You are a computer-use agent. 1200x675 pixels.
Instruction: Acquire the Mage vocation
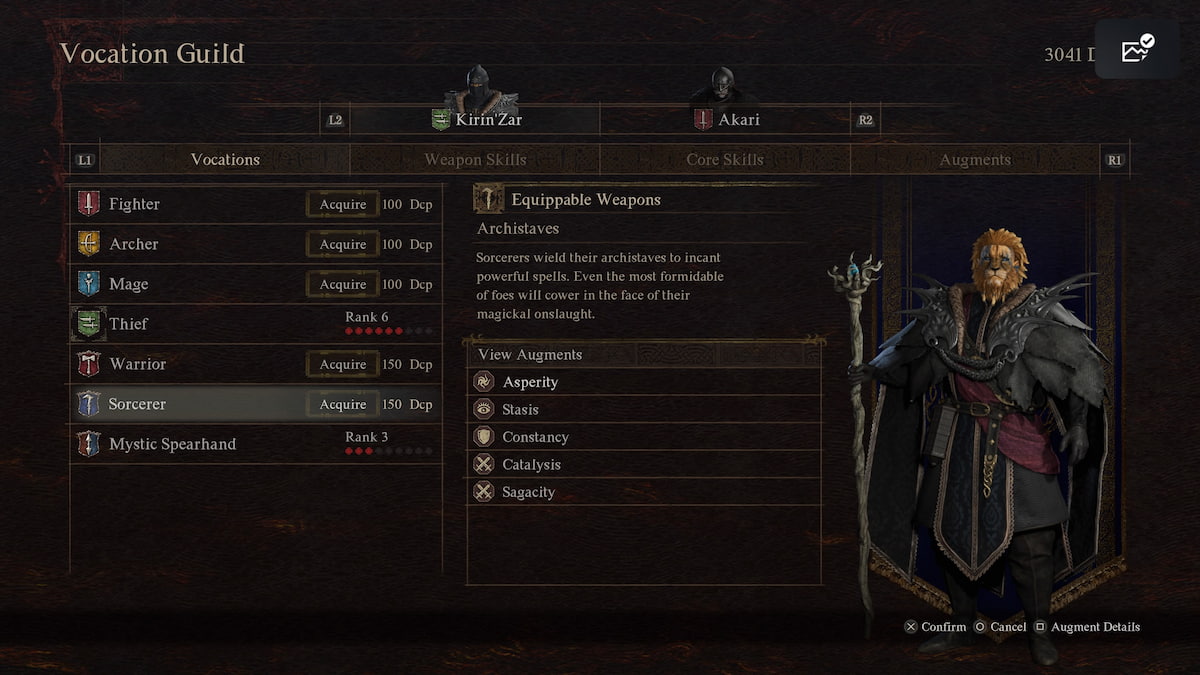pos(343,284)
